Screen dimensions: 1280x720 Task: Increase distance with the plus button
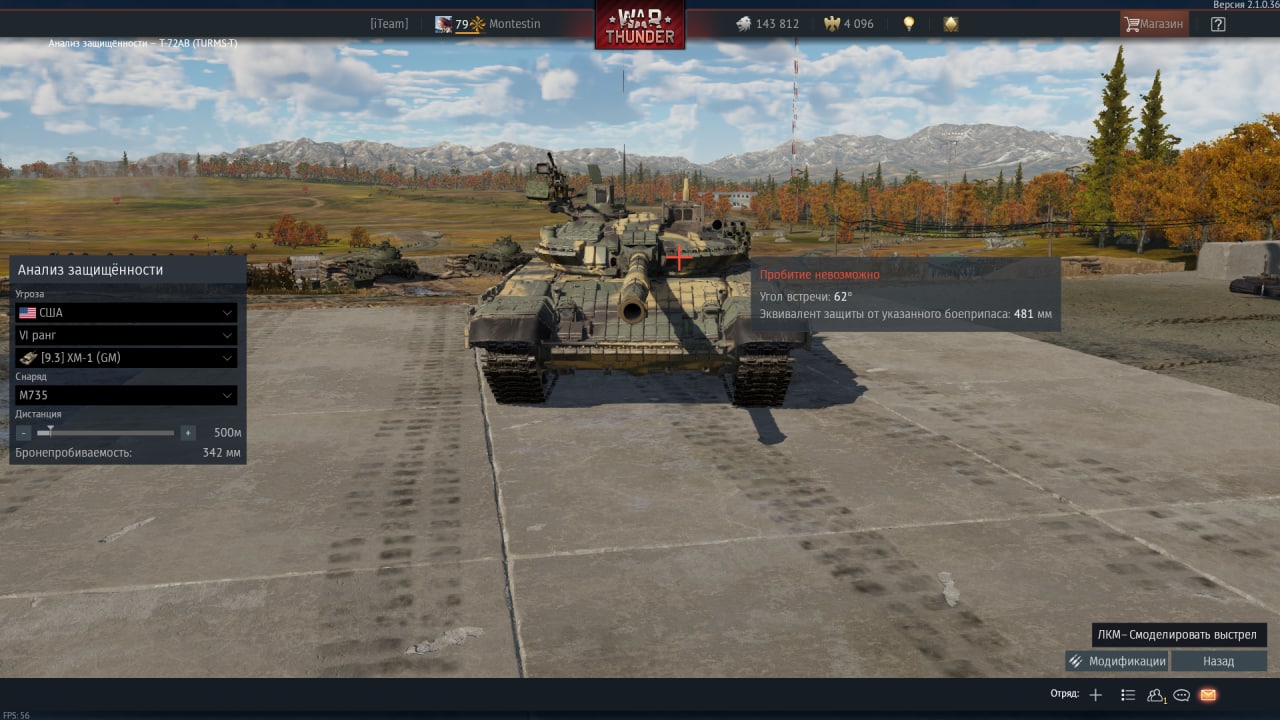pos(187,433)
